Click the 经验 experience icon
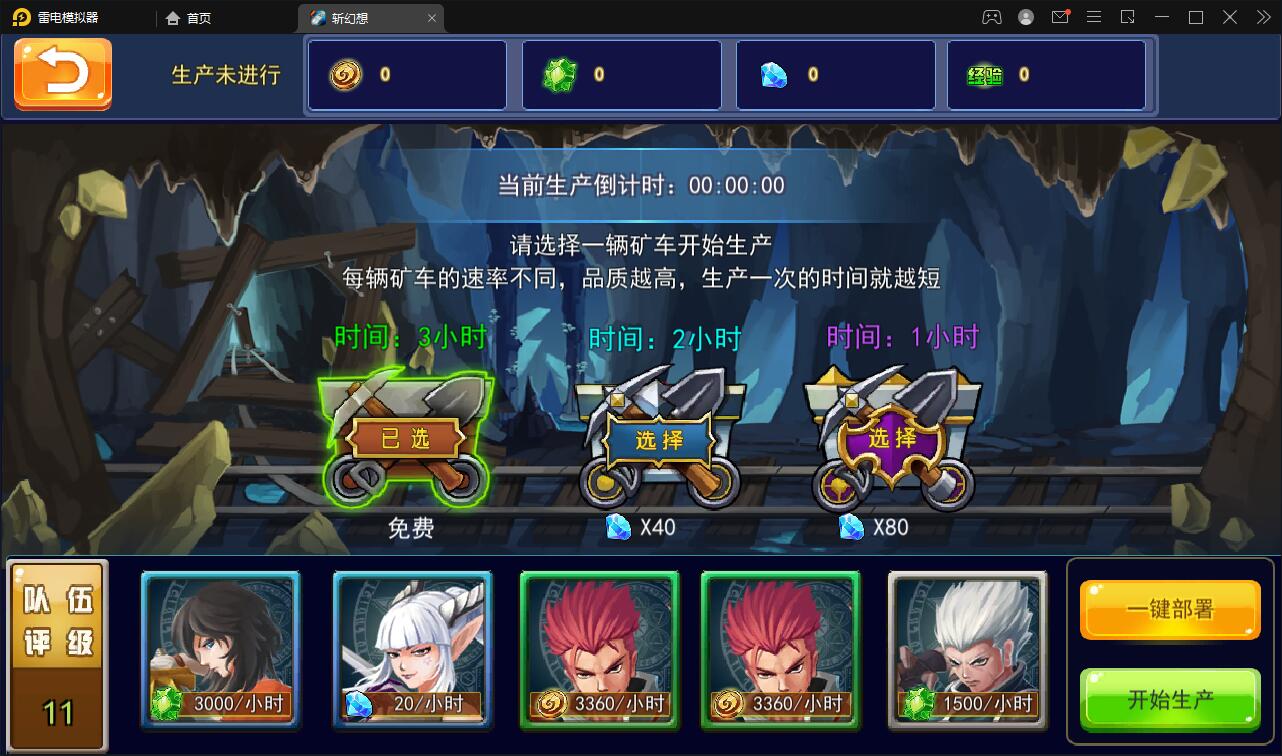Image resolution: width=1282 pixels, height=756 pixels. (987, 74)
